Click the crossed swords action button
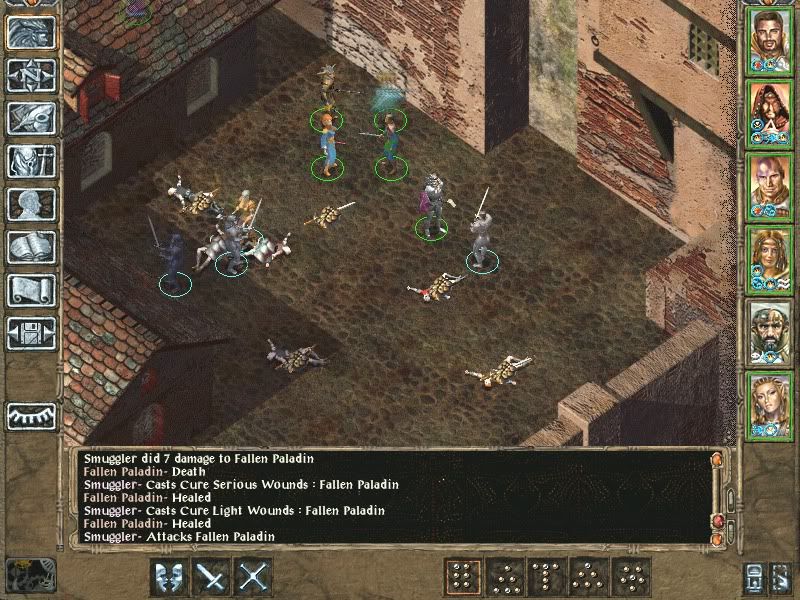 coord(255,577)
